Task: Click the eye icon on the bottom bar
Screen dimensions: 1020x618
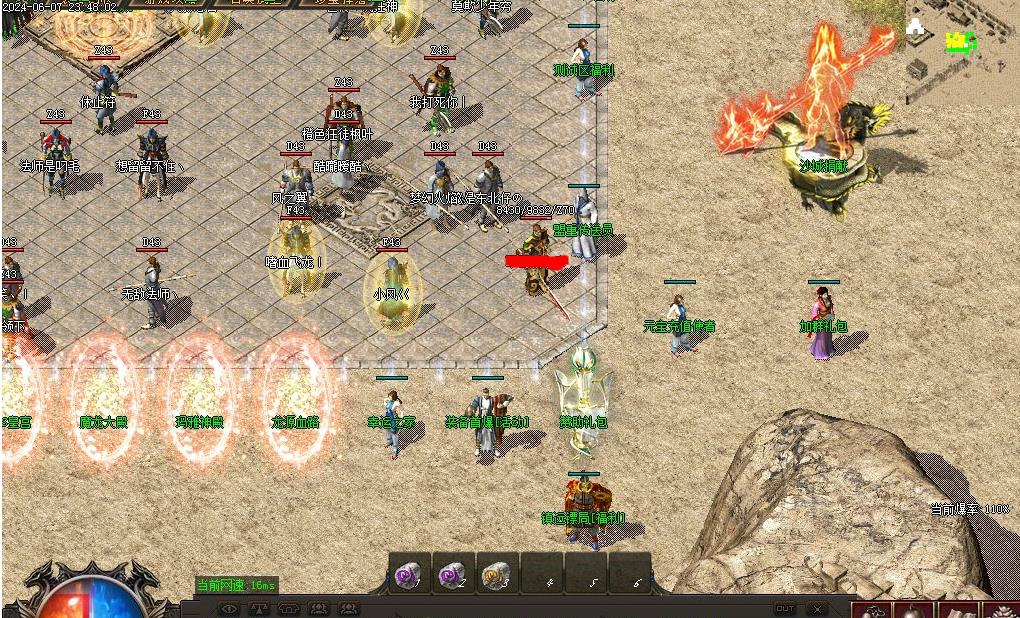Action: (x=229, y=608)
